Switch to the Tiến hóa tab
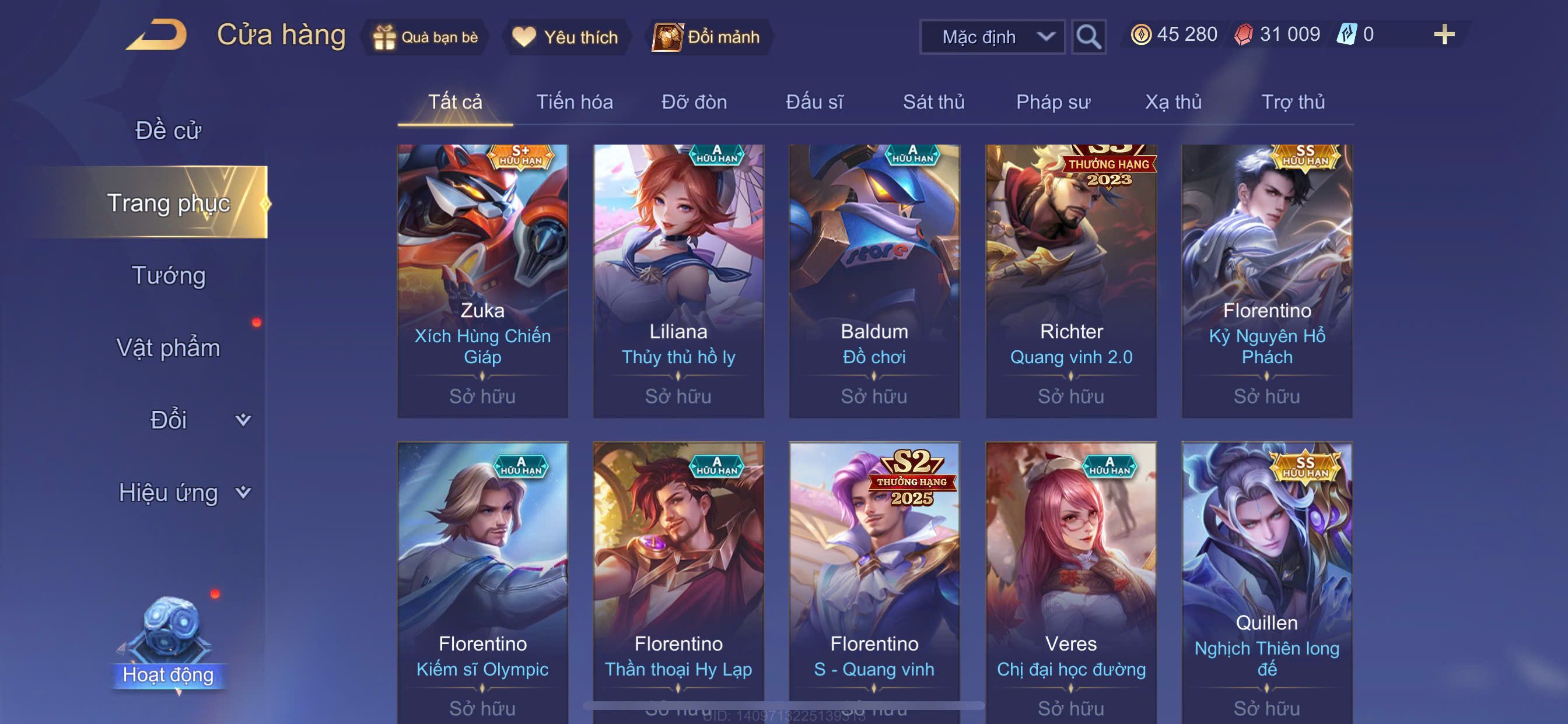Screen dimensions: 1568x724 tap(574, 102)
